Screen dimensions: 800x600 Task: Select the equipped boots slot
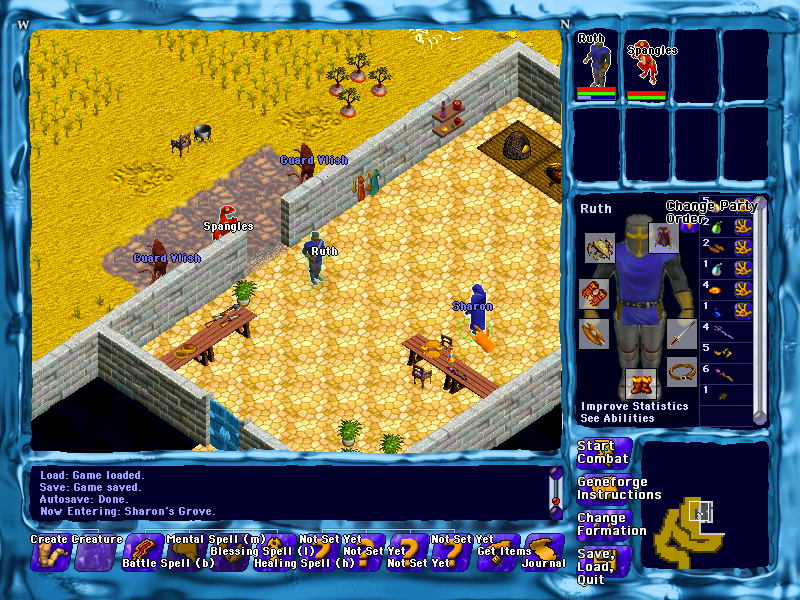point(640,383)
